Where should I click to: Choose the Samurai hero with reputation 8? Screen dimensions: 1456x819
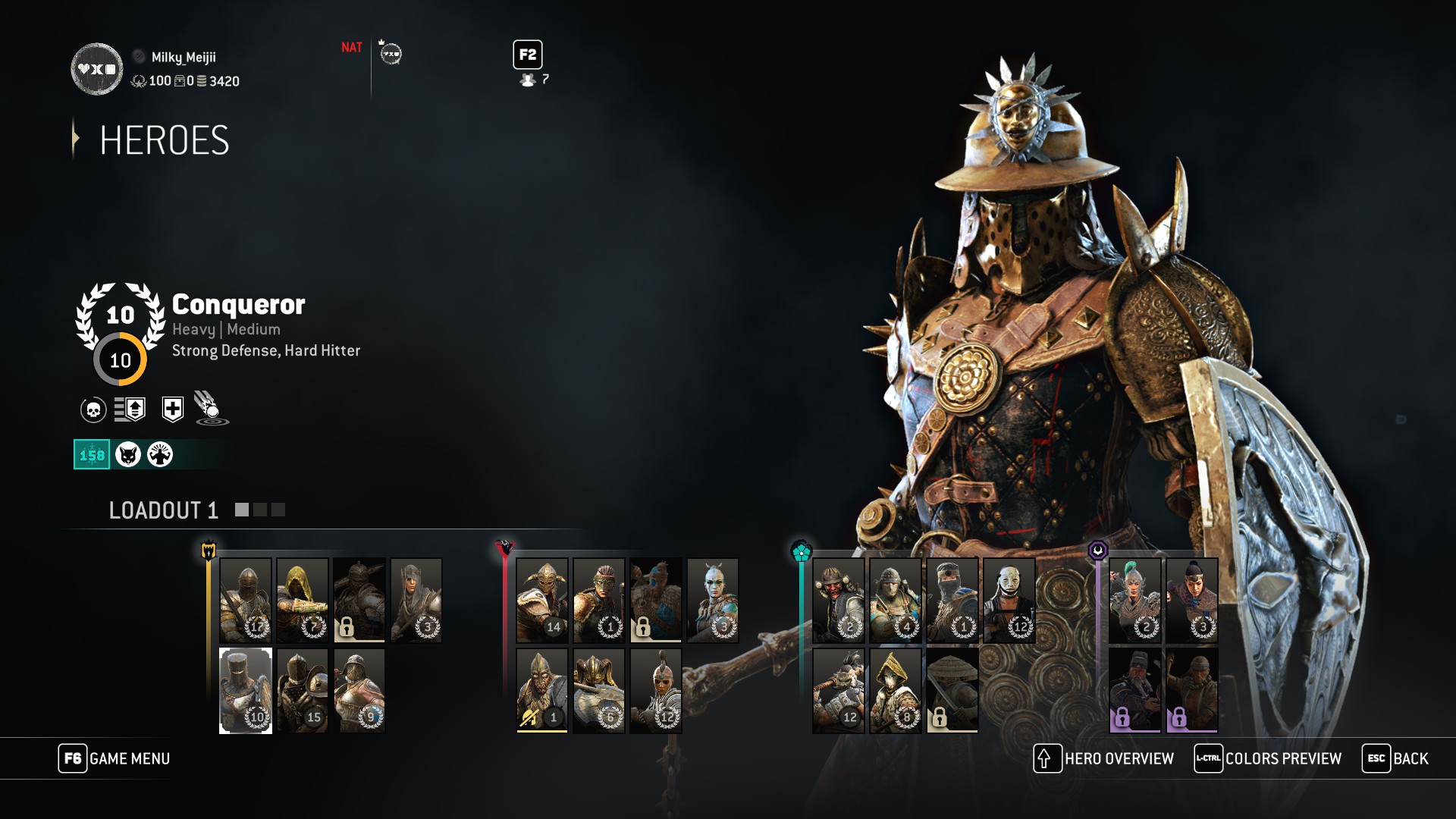[896, 690]
